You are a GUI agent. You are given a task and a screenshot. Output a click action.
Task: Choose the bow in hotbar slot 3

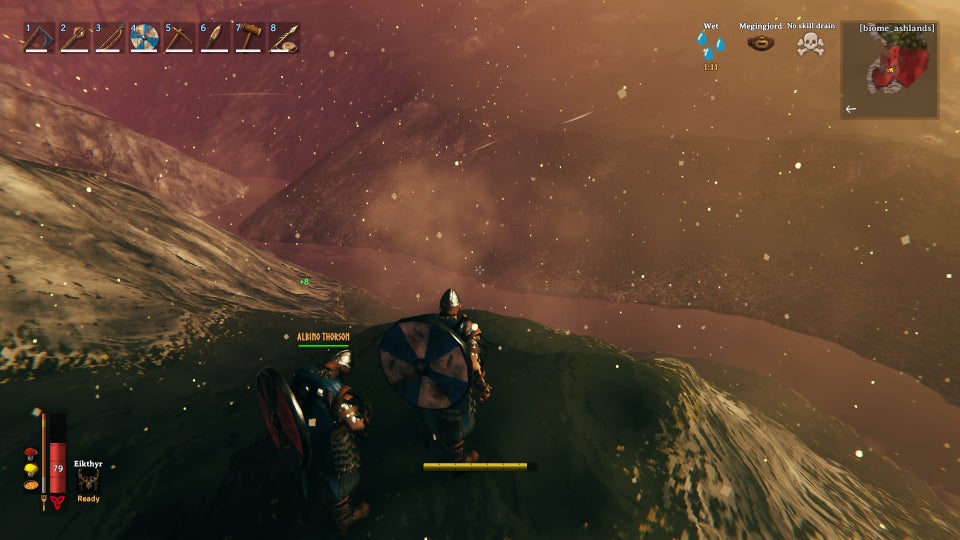pos(110,38)
